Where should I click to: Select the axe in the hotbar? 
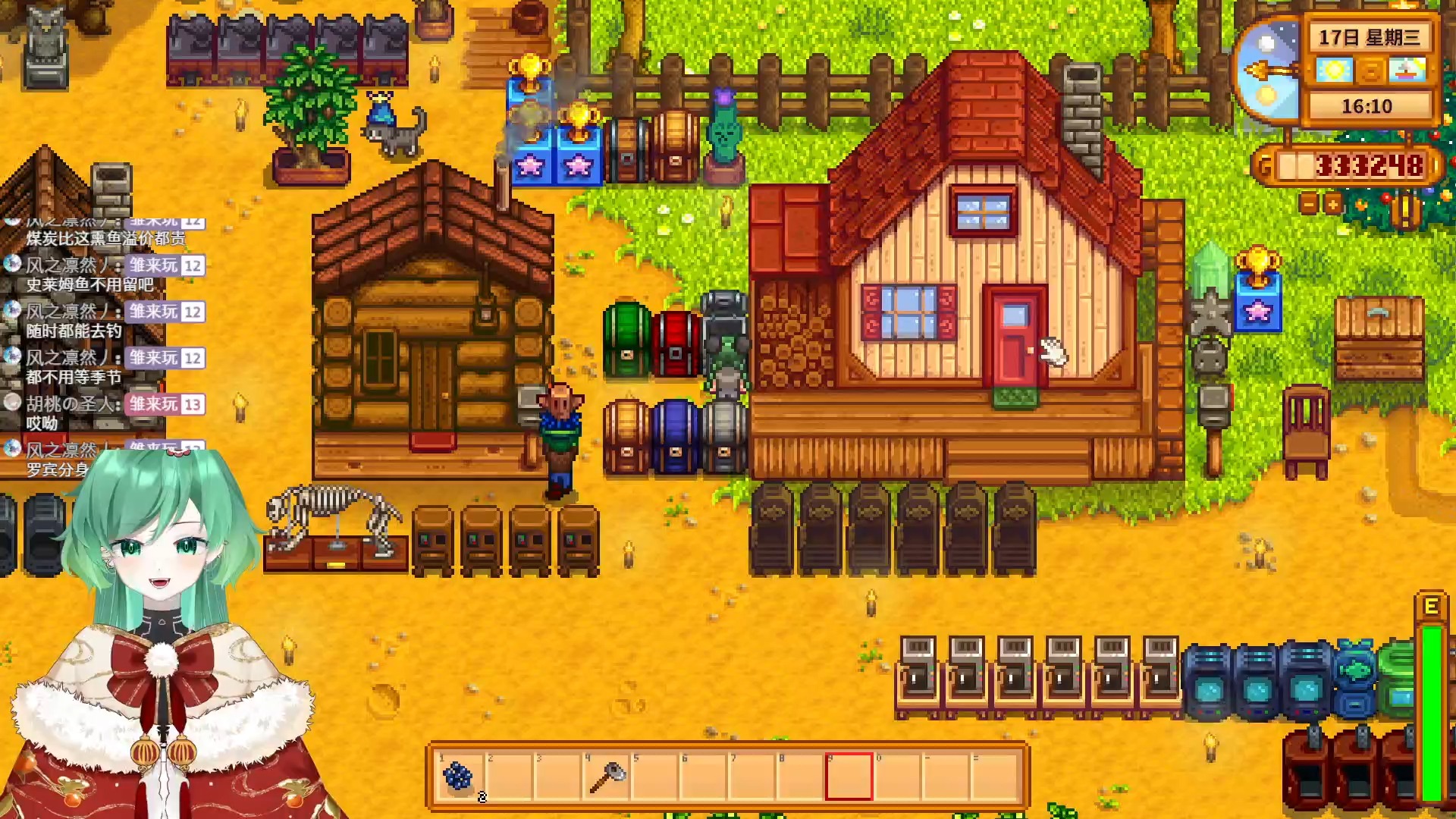click(x=607, y=777)
